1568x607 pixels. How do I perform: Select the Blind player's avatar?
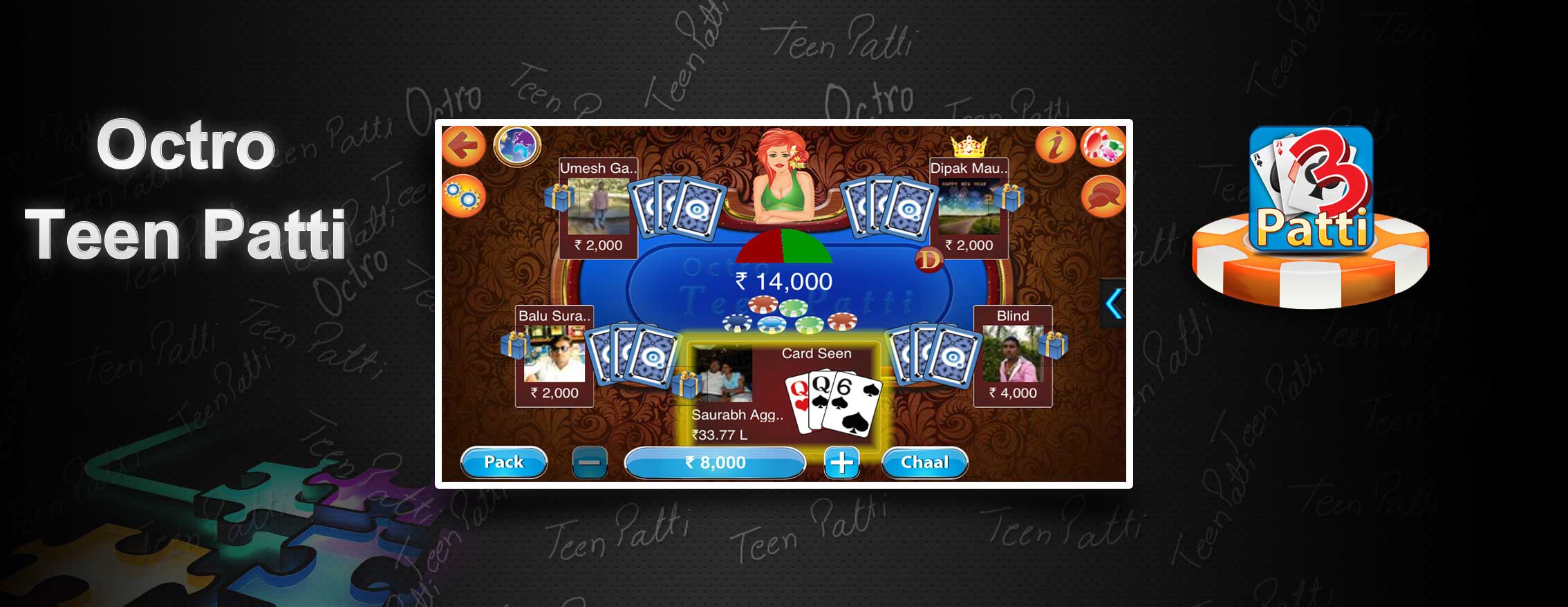[1012, 354]
